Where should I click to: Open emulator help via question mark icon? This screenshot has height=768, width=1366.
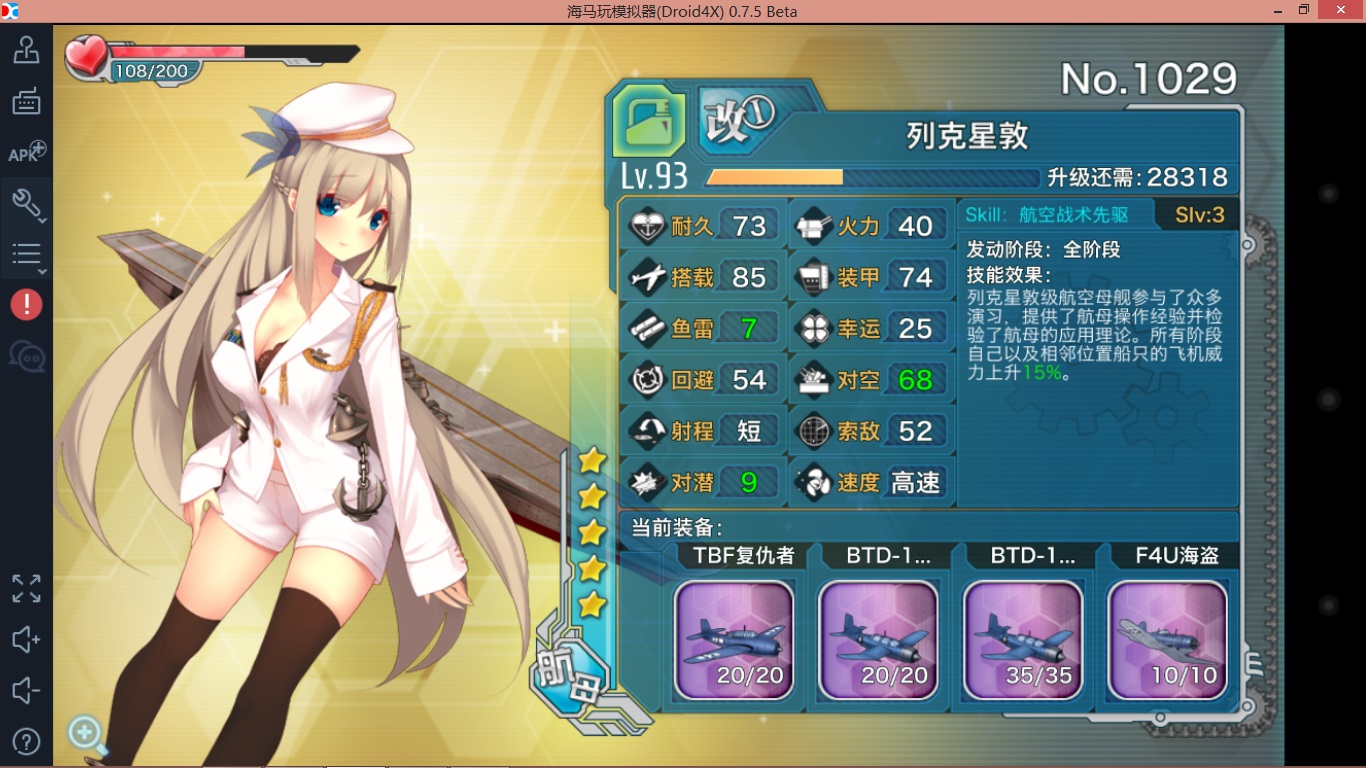coord(26,742)
